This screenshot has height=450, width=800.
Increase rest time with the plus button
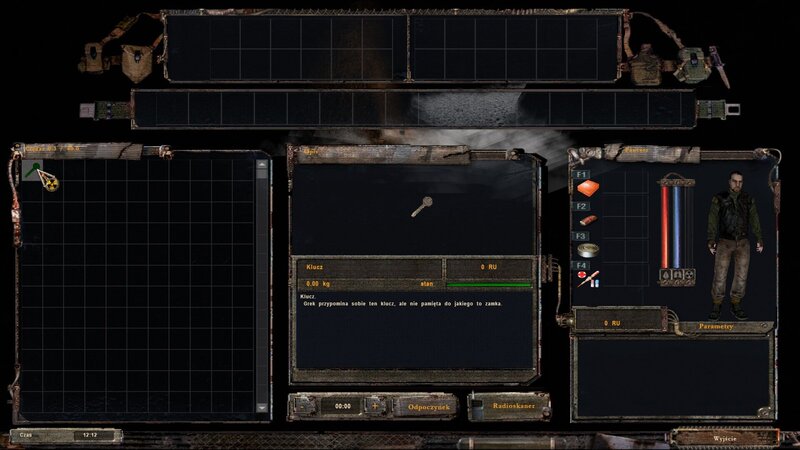[375, 407]
